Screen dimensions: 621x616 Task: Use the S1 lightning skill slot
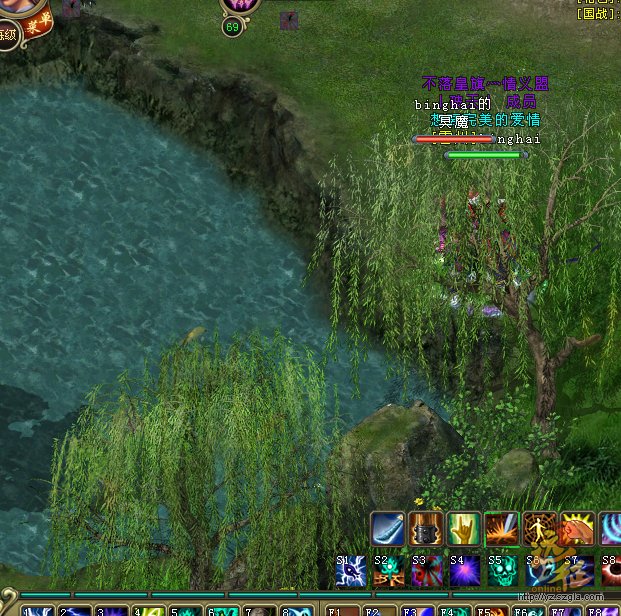351,572
